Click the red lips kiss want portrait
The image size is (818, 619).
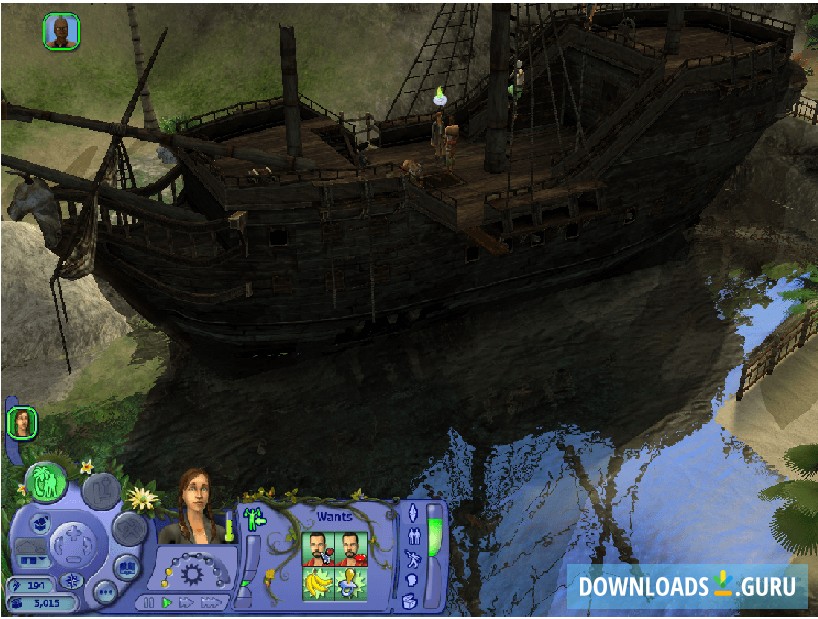coord(351,548)
